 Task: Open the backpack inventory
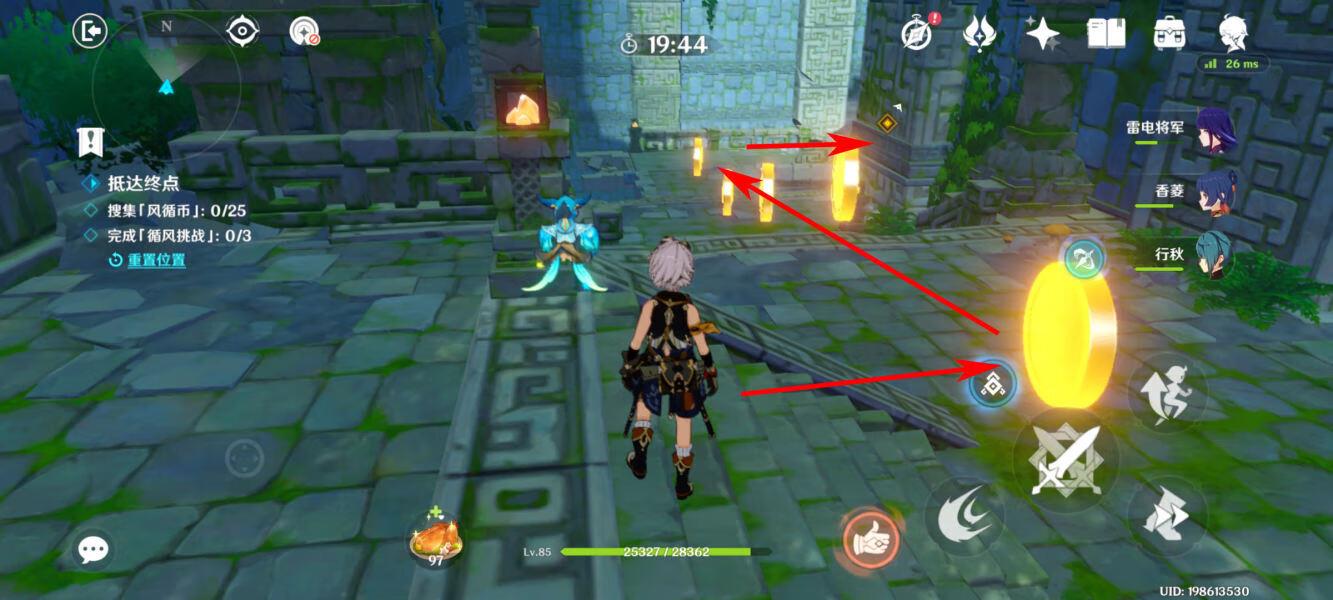(1169, 33)
